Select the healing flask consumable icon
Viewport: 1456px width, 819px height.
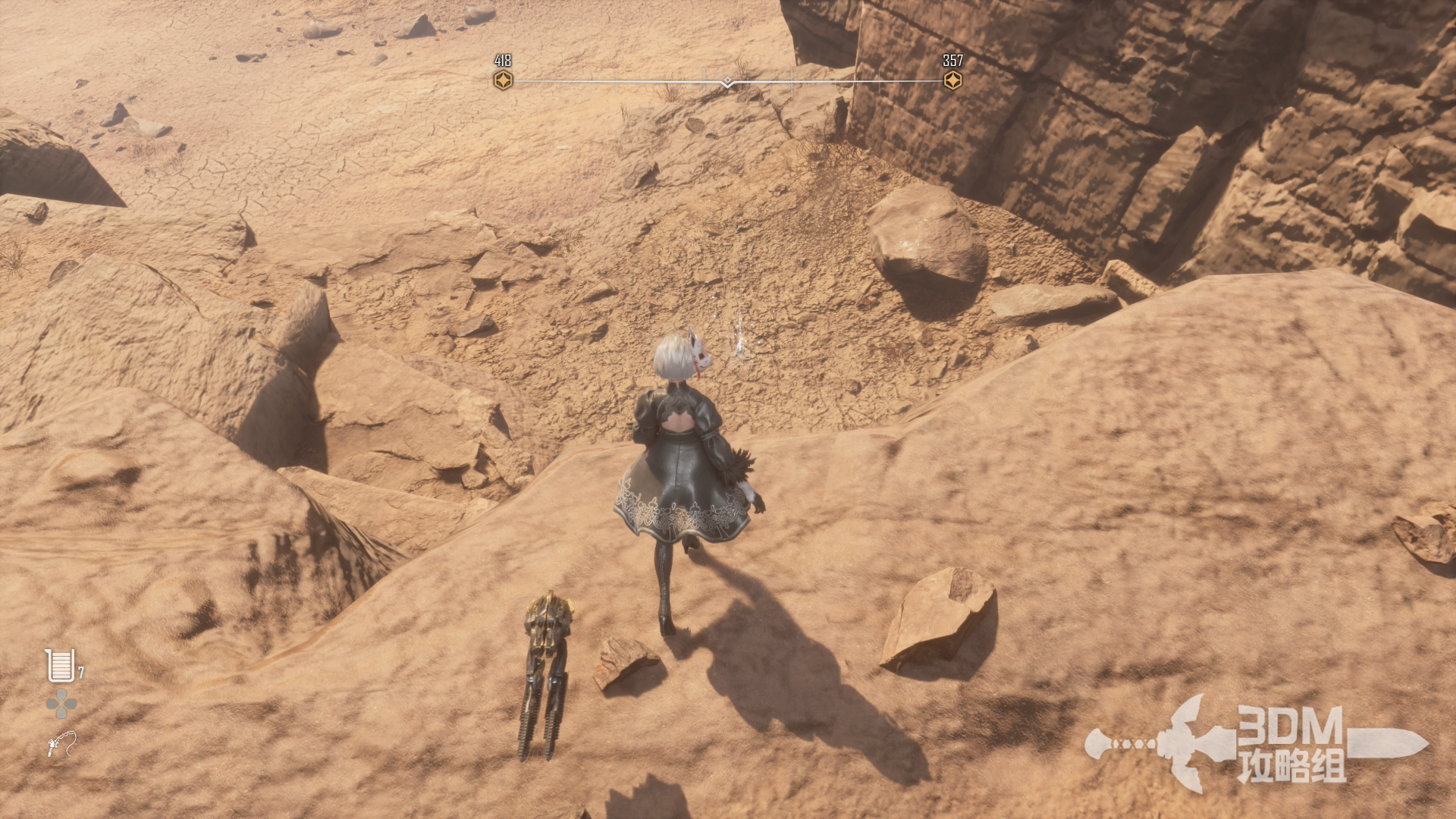[x=59, y=666]
